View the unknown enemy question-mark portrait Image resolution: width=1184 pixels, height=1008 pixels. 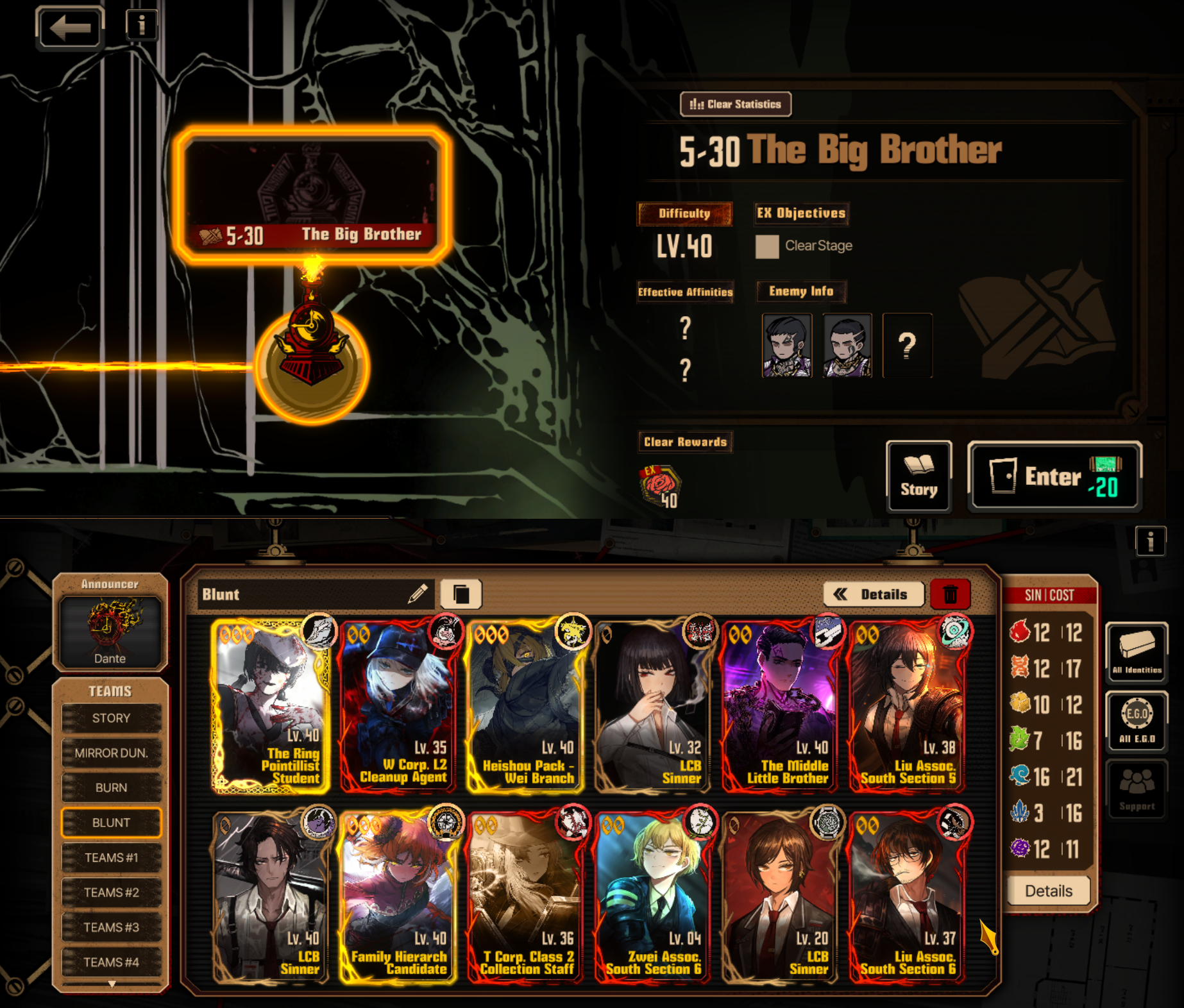(907, 346)
